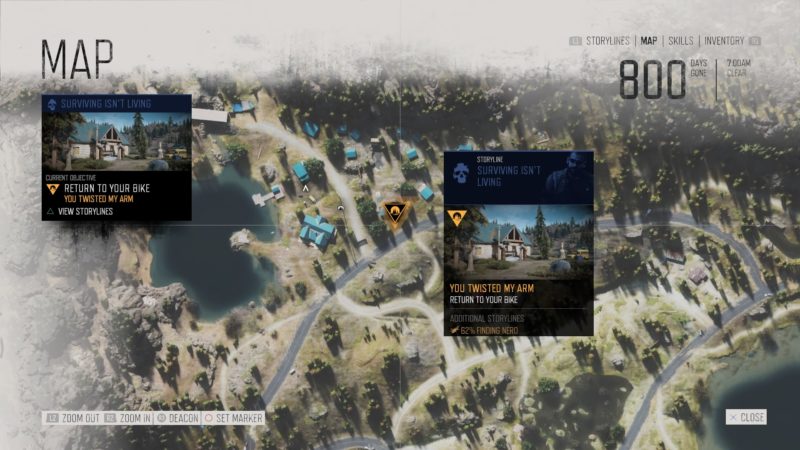Select the Map tab

click(649, 41)
